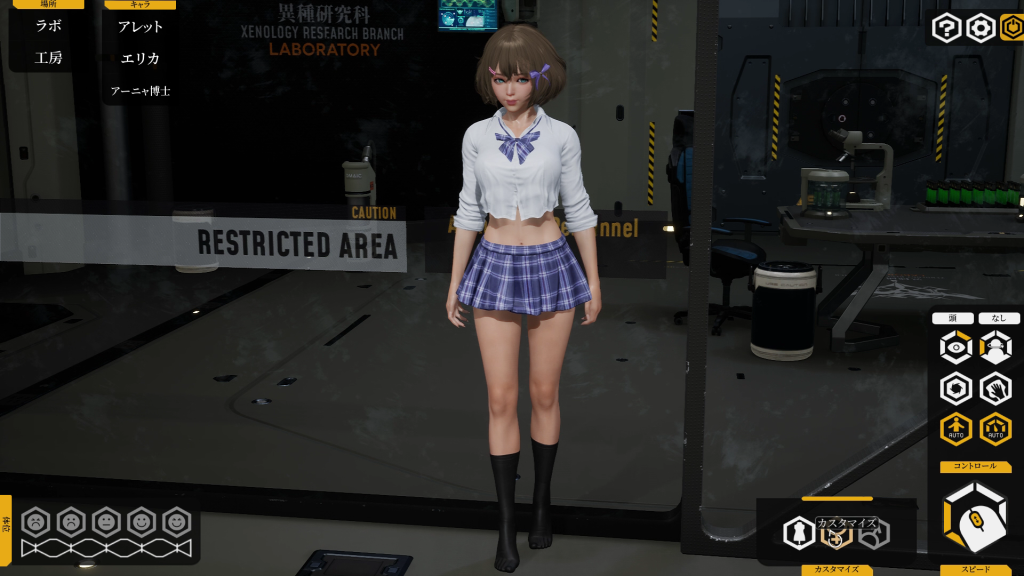
Task: Toggle the tent-shaped AUTO button
Action: point(996,429)
